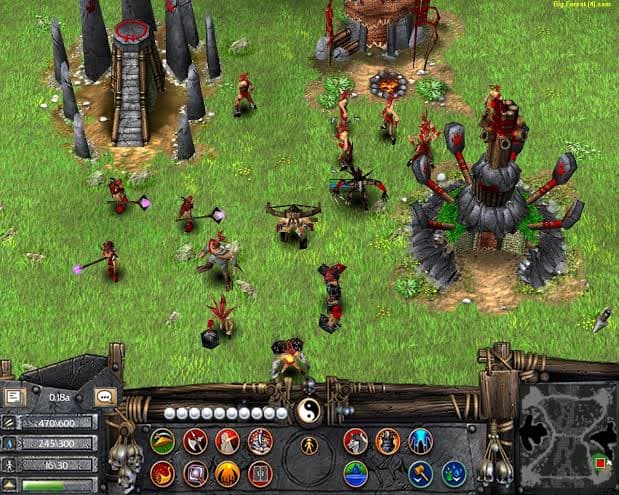This screenshot has height=495, width=619.
Task: Choose the green landscape icon
Action: pos(355,472)
